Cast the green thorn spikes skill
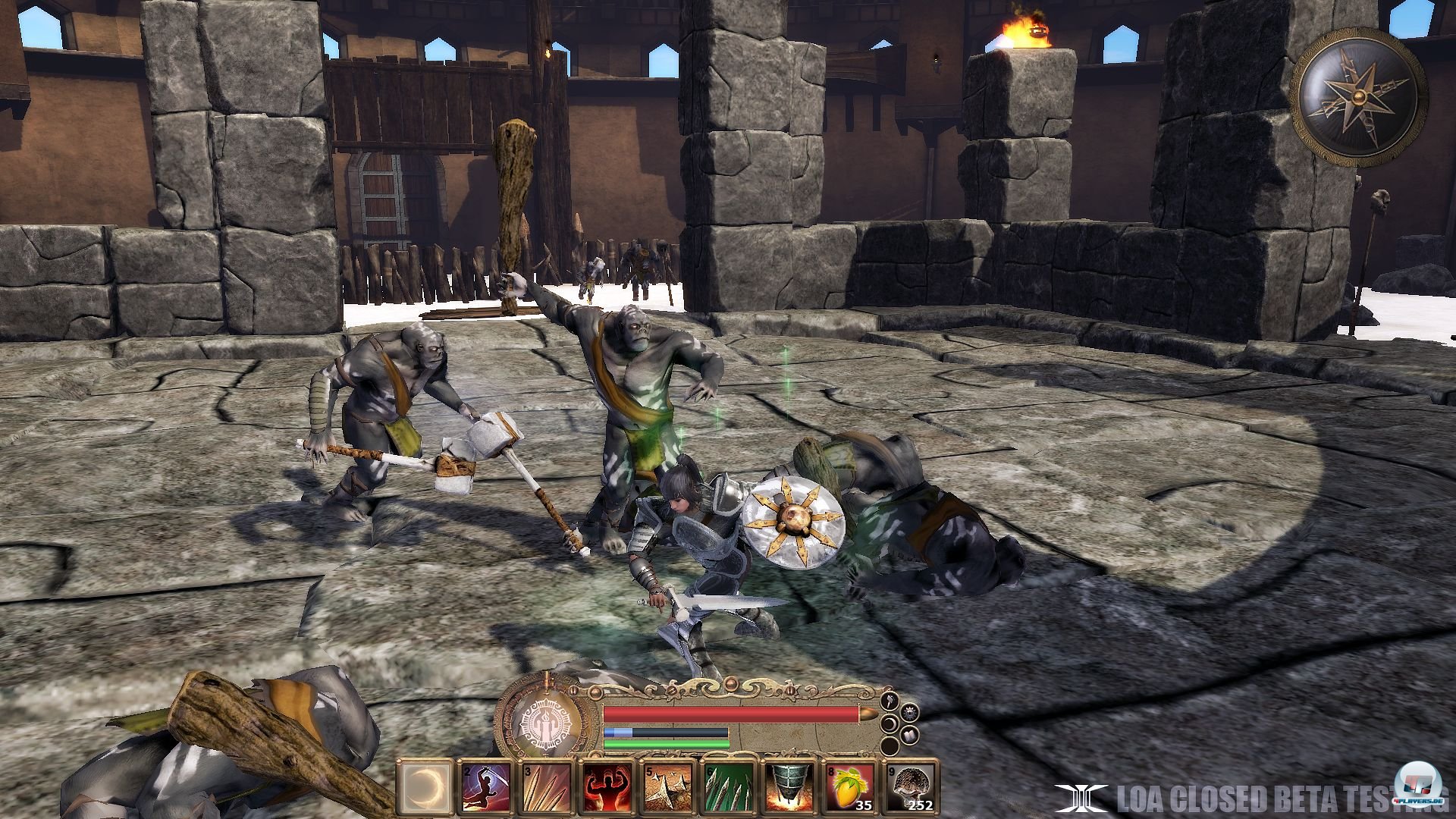 click(727, 786)
